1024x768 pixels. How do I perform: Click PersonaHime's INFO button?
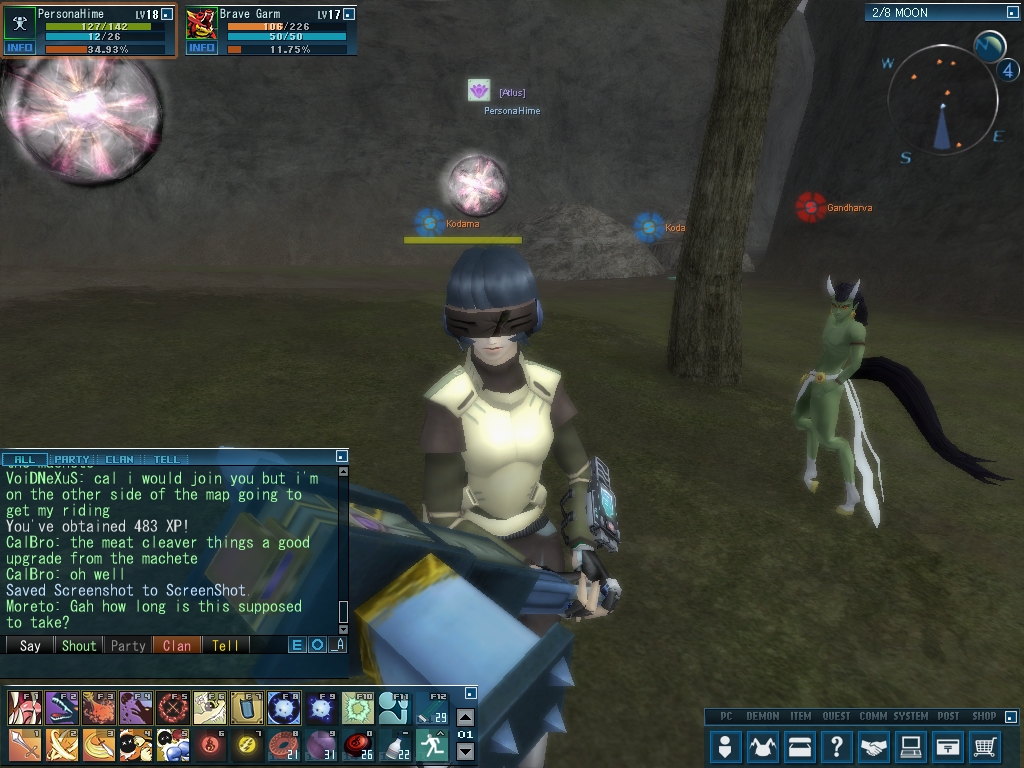(20, 47)
